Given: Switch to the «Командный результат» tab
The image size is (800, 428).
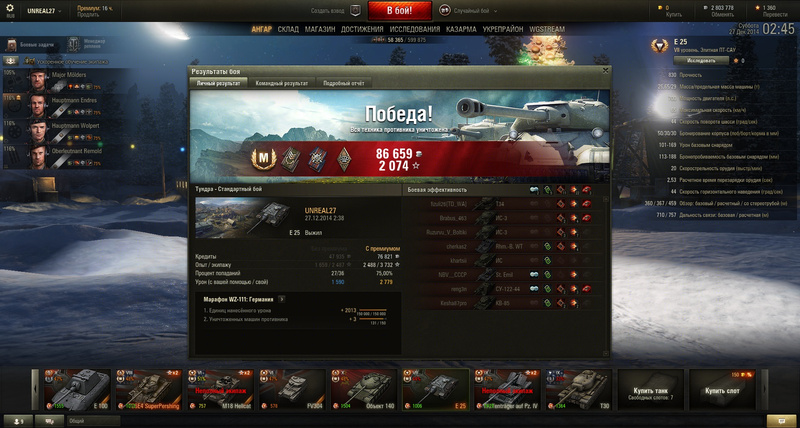Looking at the screenshot, I should click(281, 84).
